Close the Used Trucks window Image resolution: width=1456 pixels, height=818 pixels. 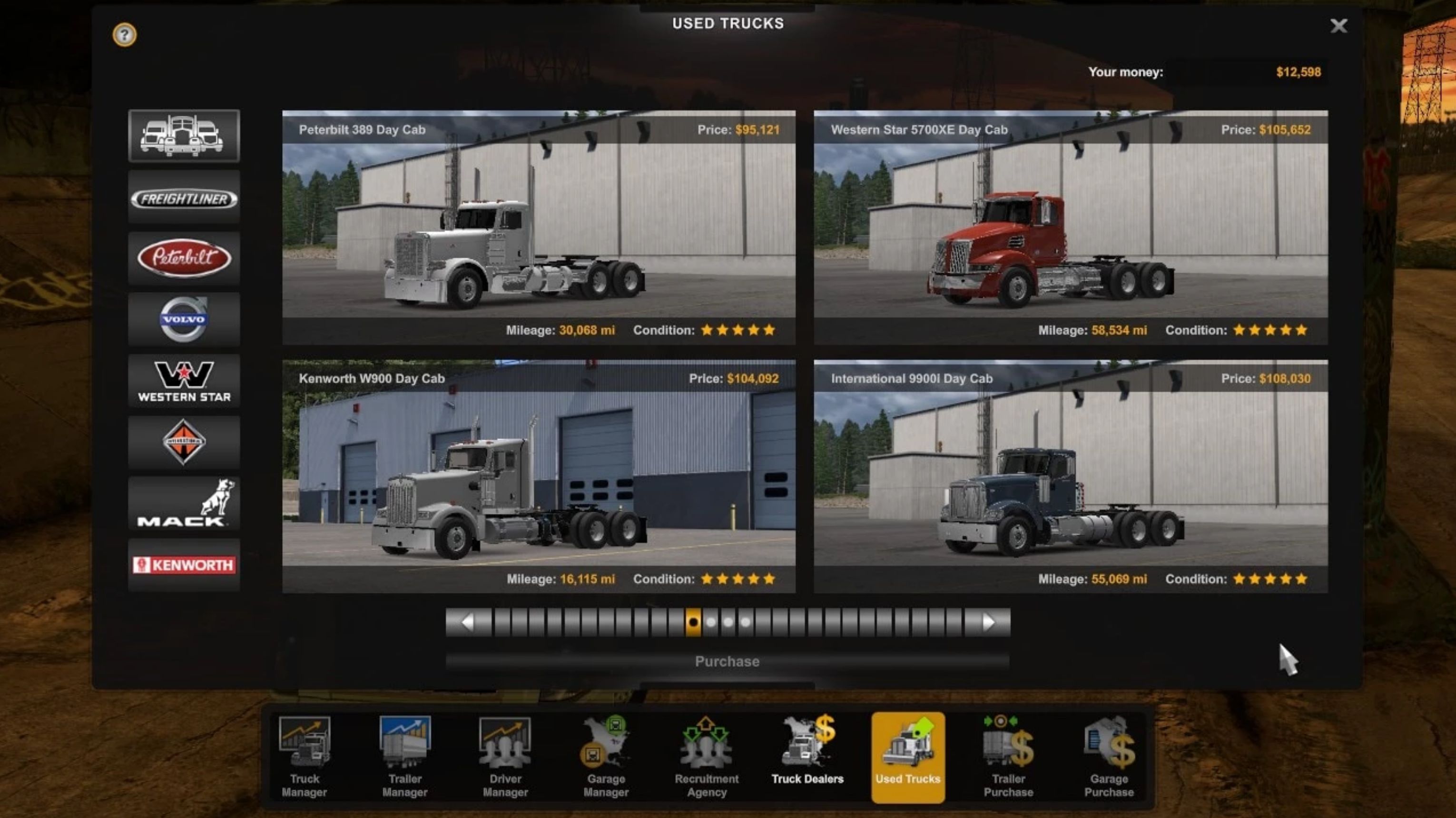tap(1338, 26)
